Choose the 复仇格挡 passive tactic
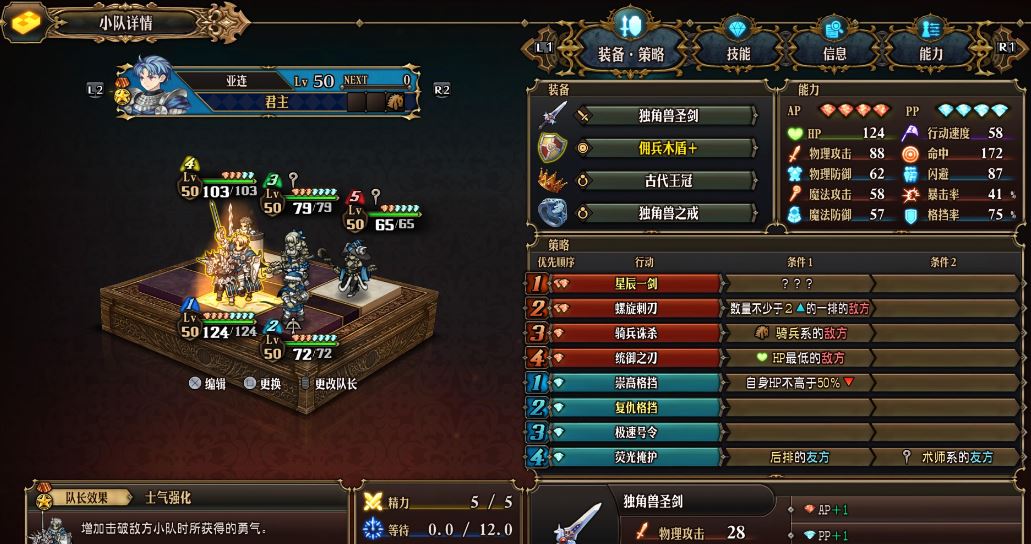 (x=639, y=408)
